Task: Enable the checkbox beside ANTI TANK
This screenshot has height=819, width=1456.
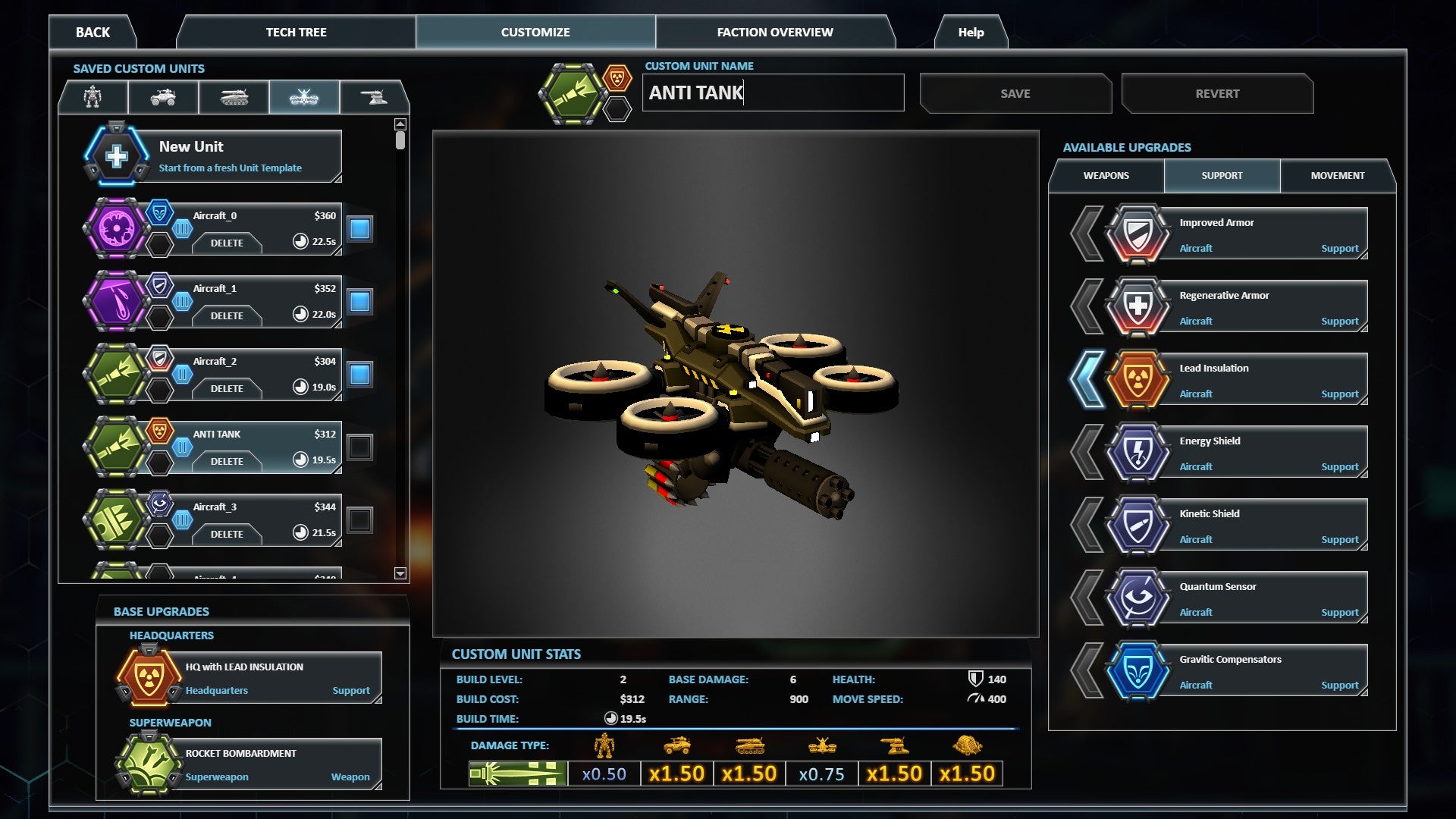Action: (x=359, y=446)
